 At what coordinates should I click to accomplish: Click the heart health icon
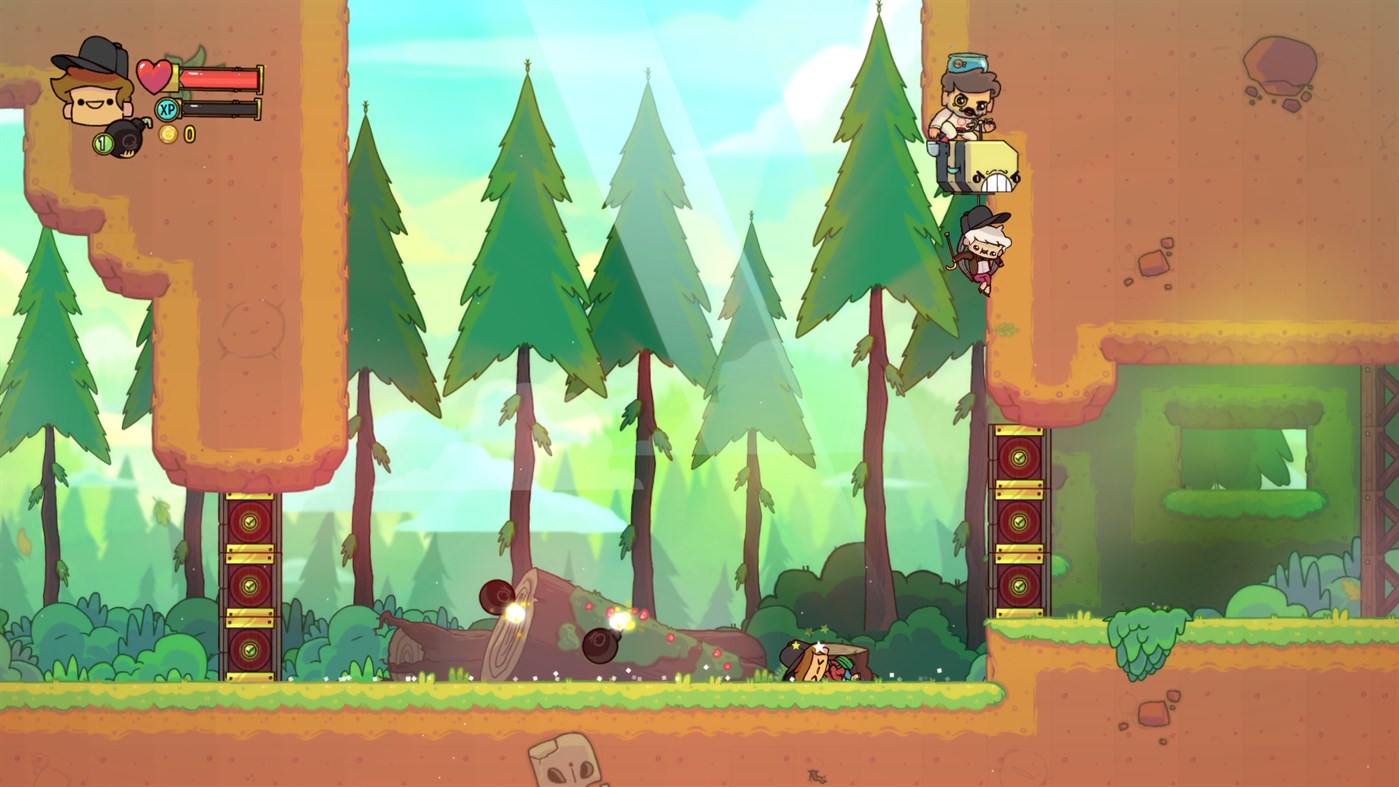click(155, 77)
